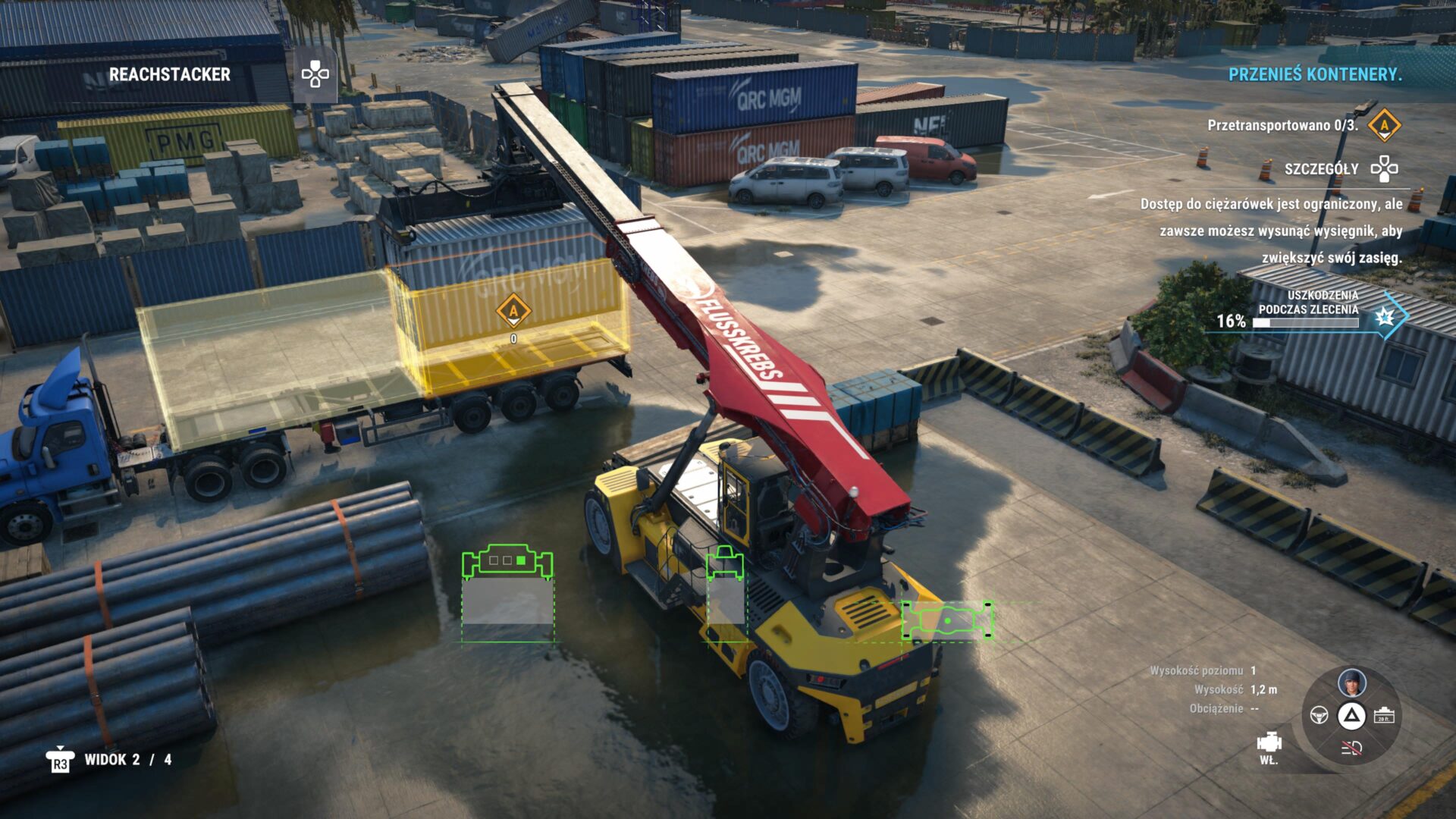
Task: Click the REACHSTACKER vehicle name label
Action: (170, 74)
